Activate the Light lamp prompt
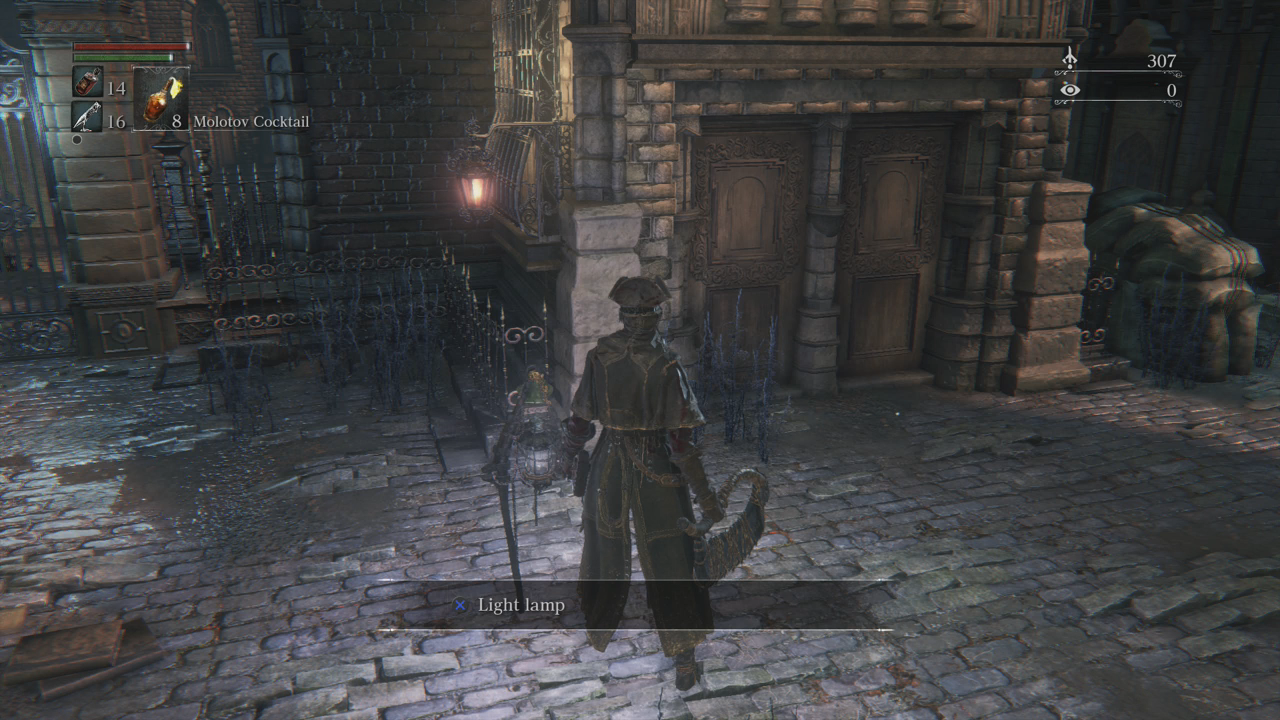This screenshot has height=720, width=1280. [x=519, y=605]
